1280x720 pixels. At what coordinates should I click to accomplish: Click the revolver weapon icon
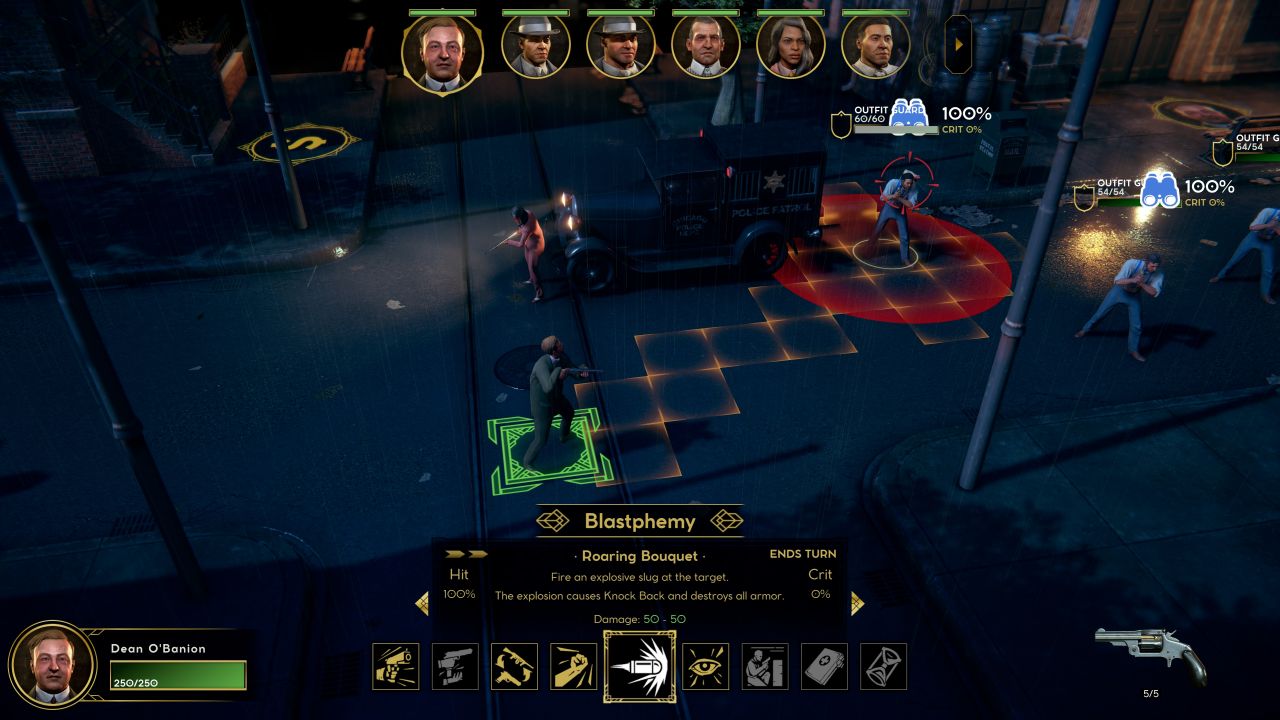(x=1150, y=653)
